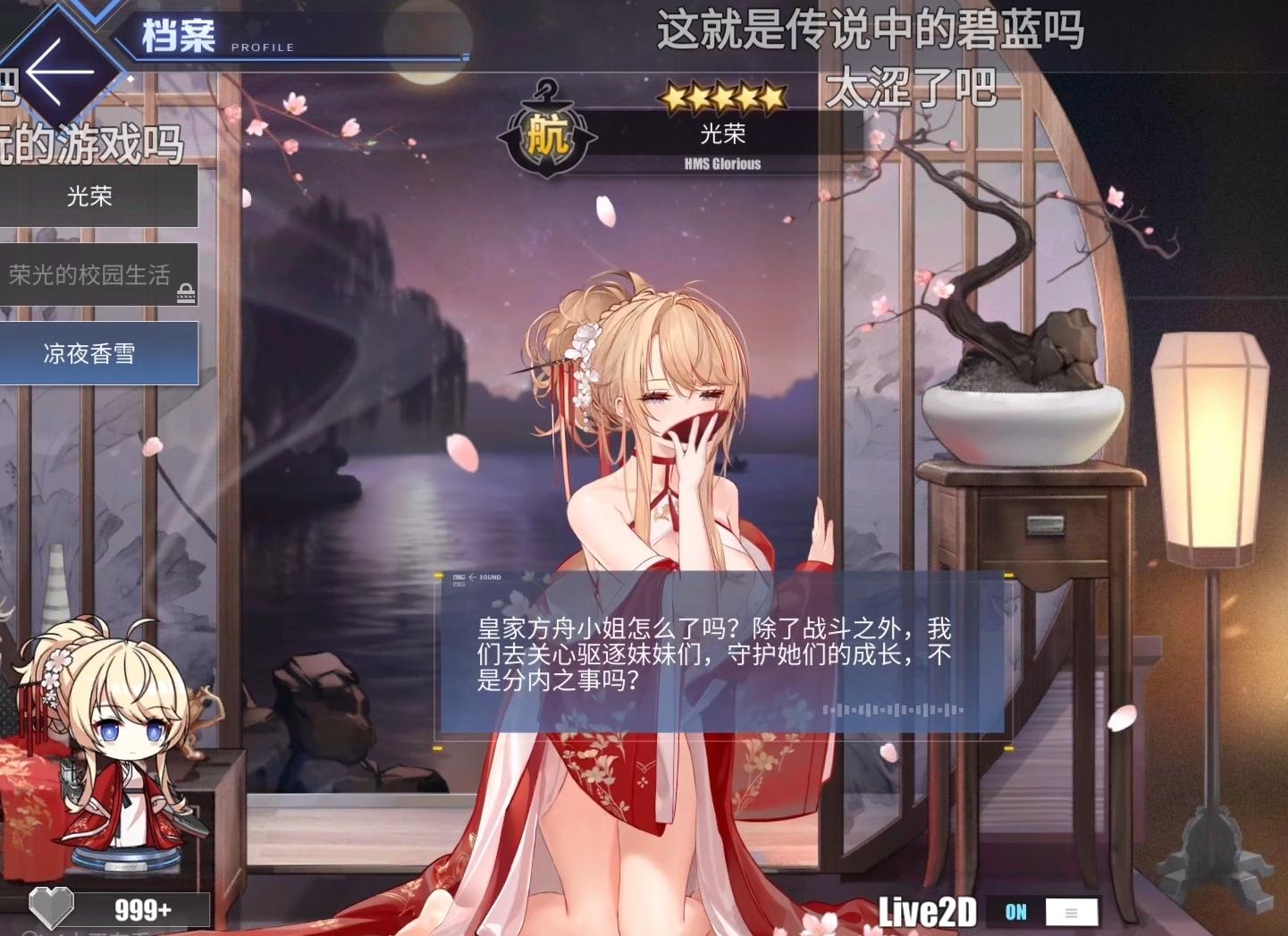The height and width of the screenshot is (936, 1288).
Task: Click the SOUND back arrow in the dialogue box
Action: (471, 578)
